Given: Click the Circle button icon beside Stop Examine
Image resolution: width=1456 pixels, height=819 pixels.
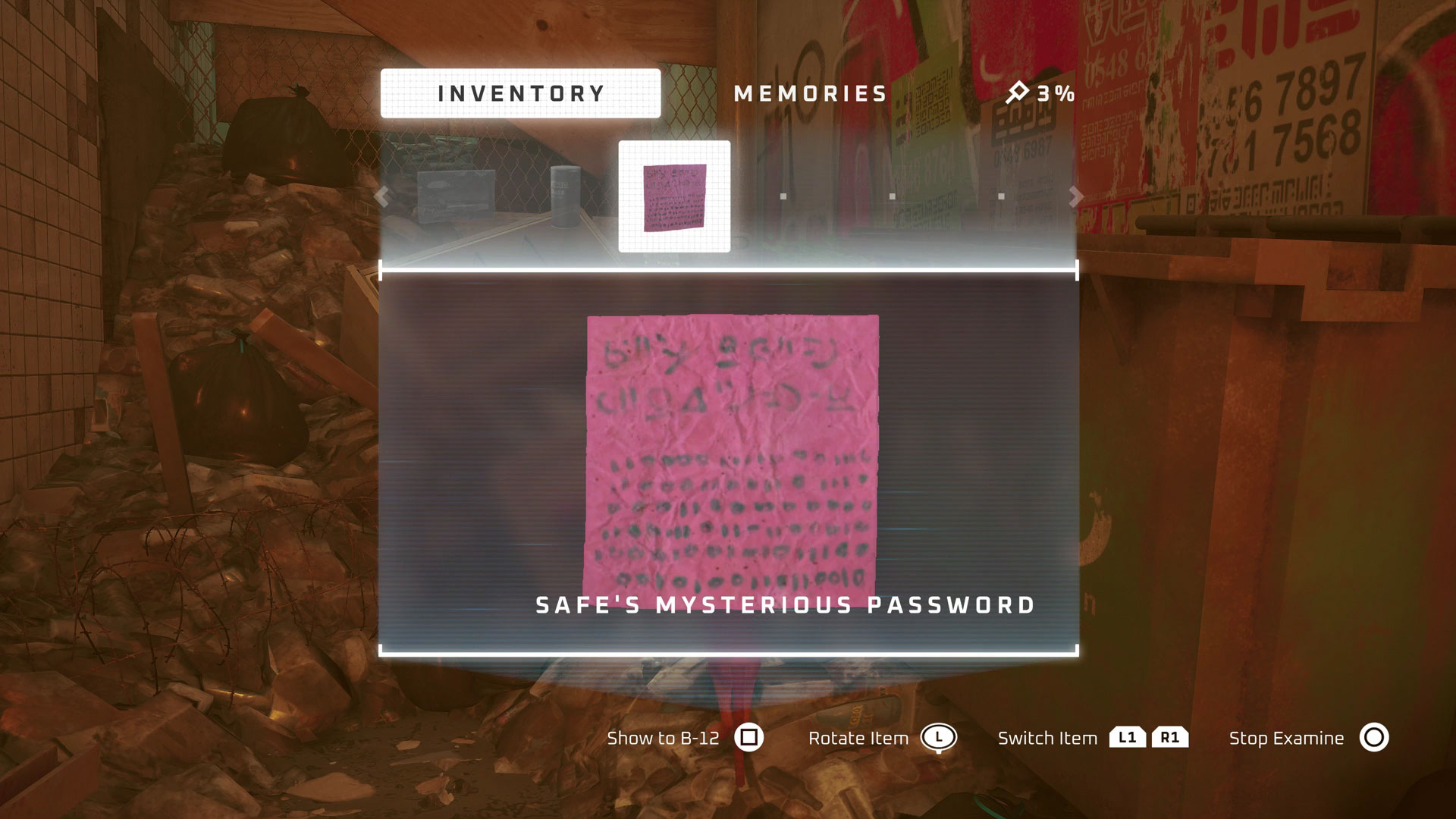Looking at the screenshot, I should point(1375,738).
